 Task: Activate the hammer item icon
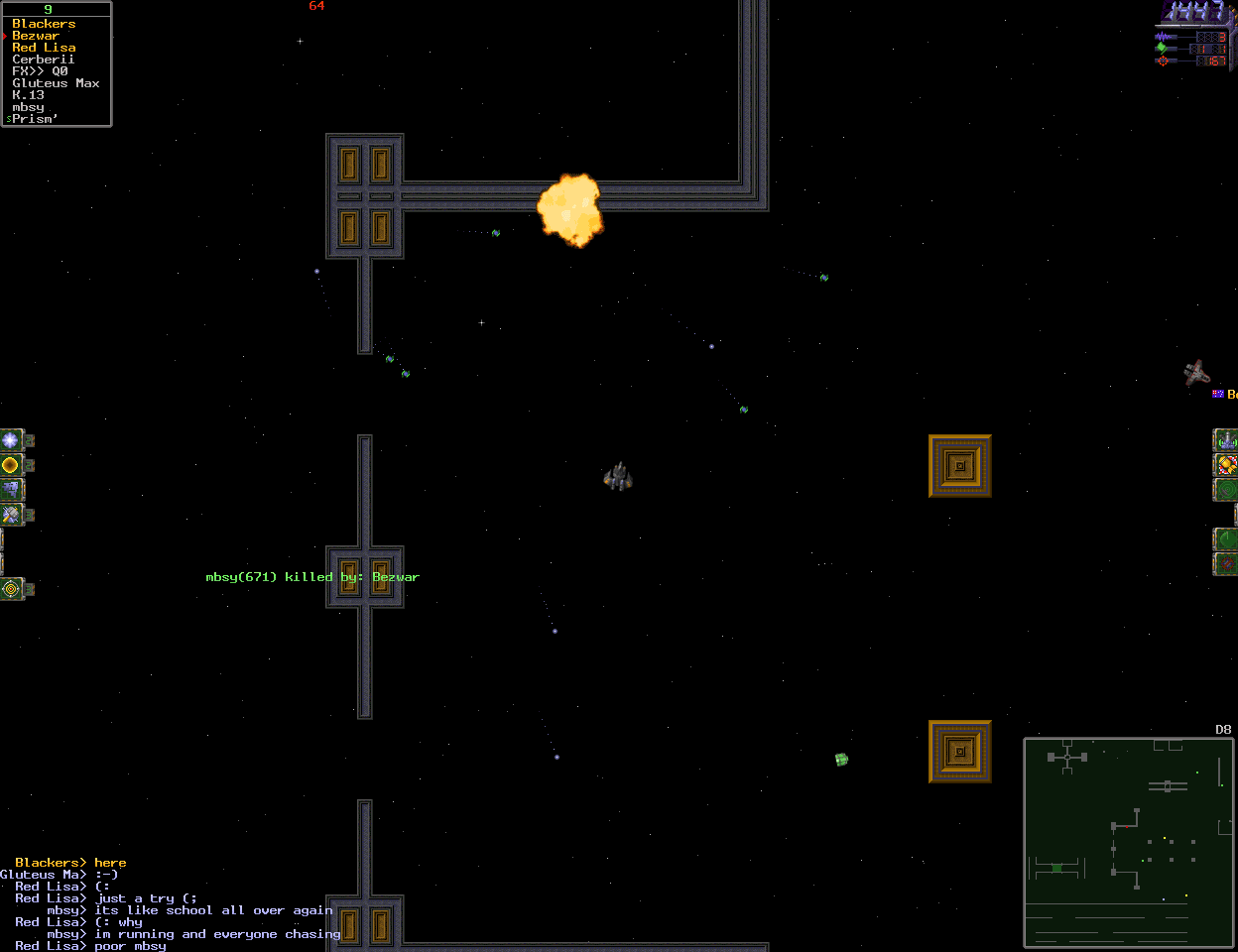11,515
